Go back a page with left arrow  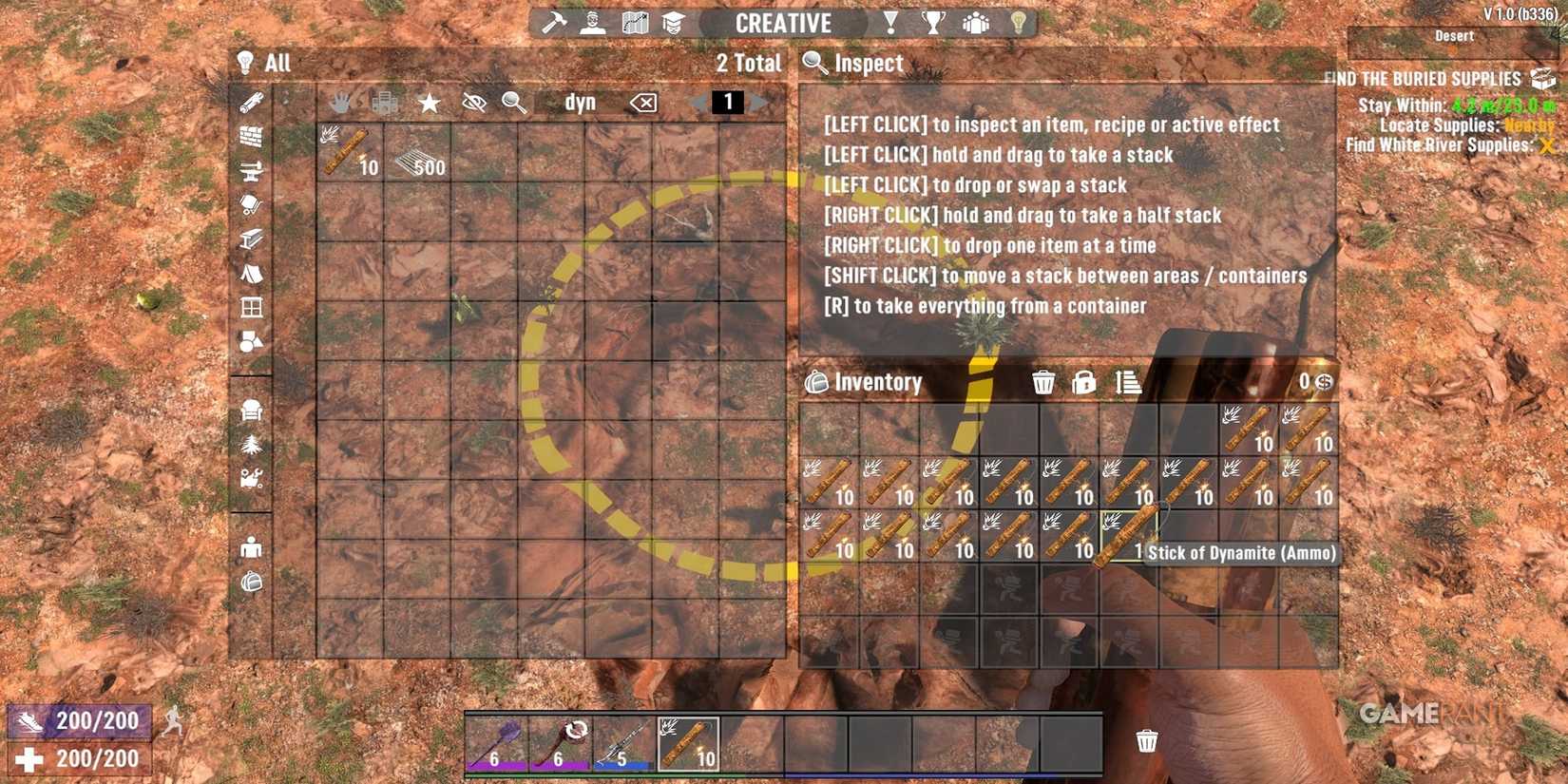tap(698, 103)
